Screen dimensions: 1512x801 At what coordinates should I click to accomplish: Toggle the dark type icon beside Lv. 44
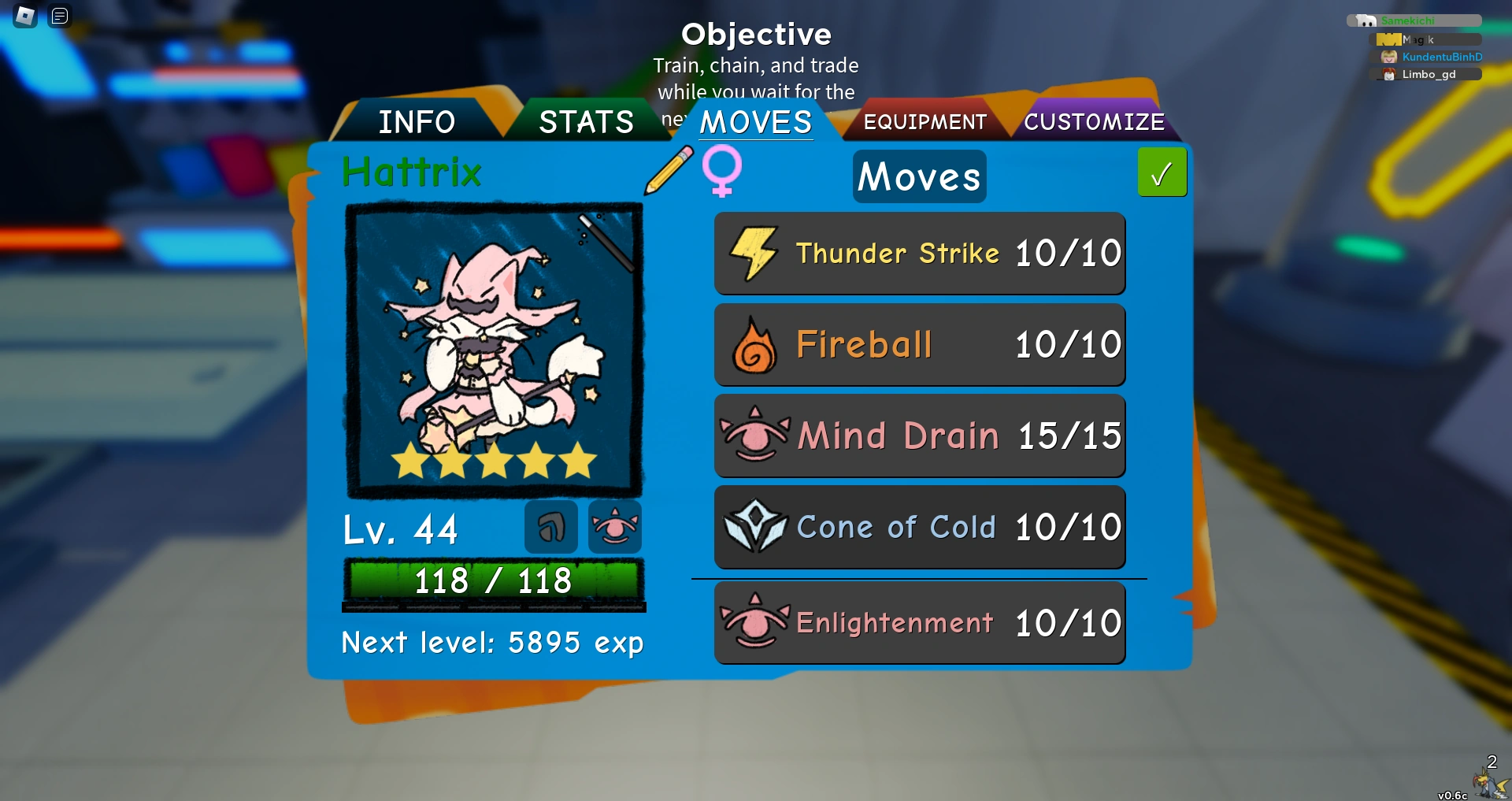551,528
